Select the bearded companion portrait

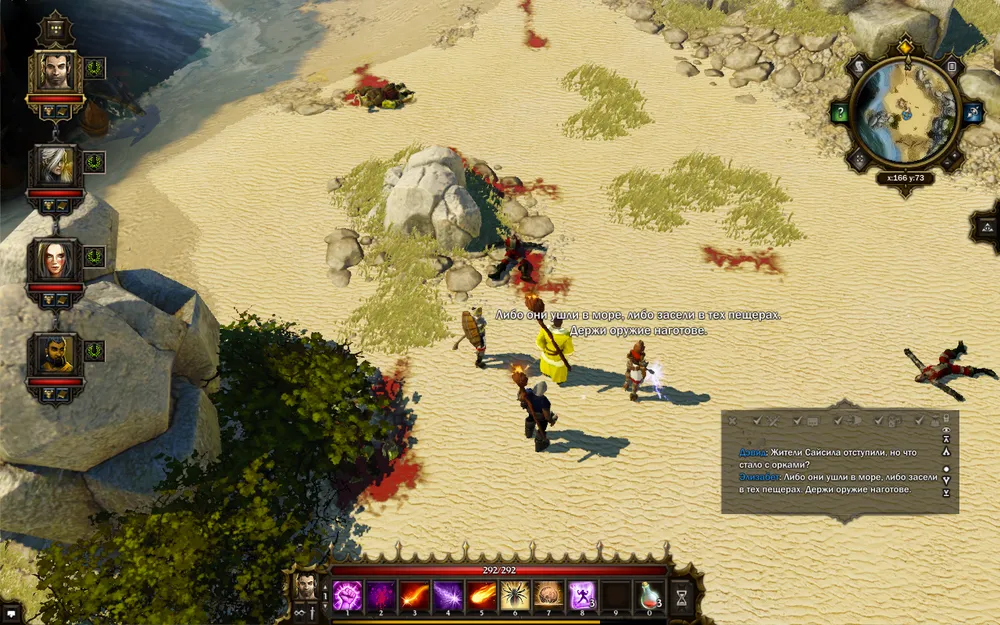[55, 353]
